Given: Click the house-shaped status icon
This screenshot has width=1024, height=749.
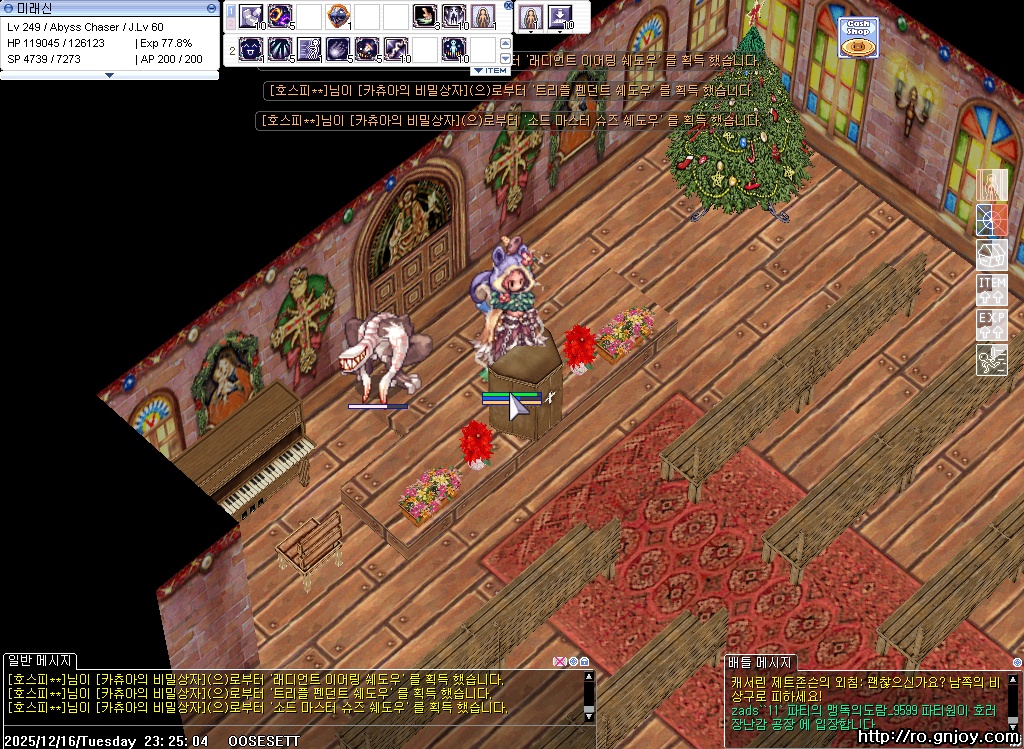Looking at the screenshot, I should click(991, 254).
